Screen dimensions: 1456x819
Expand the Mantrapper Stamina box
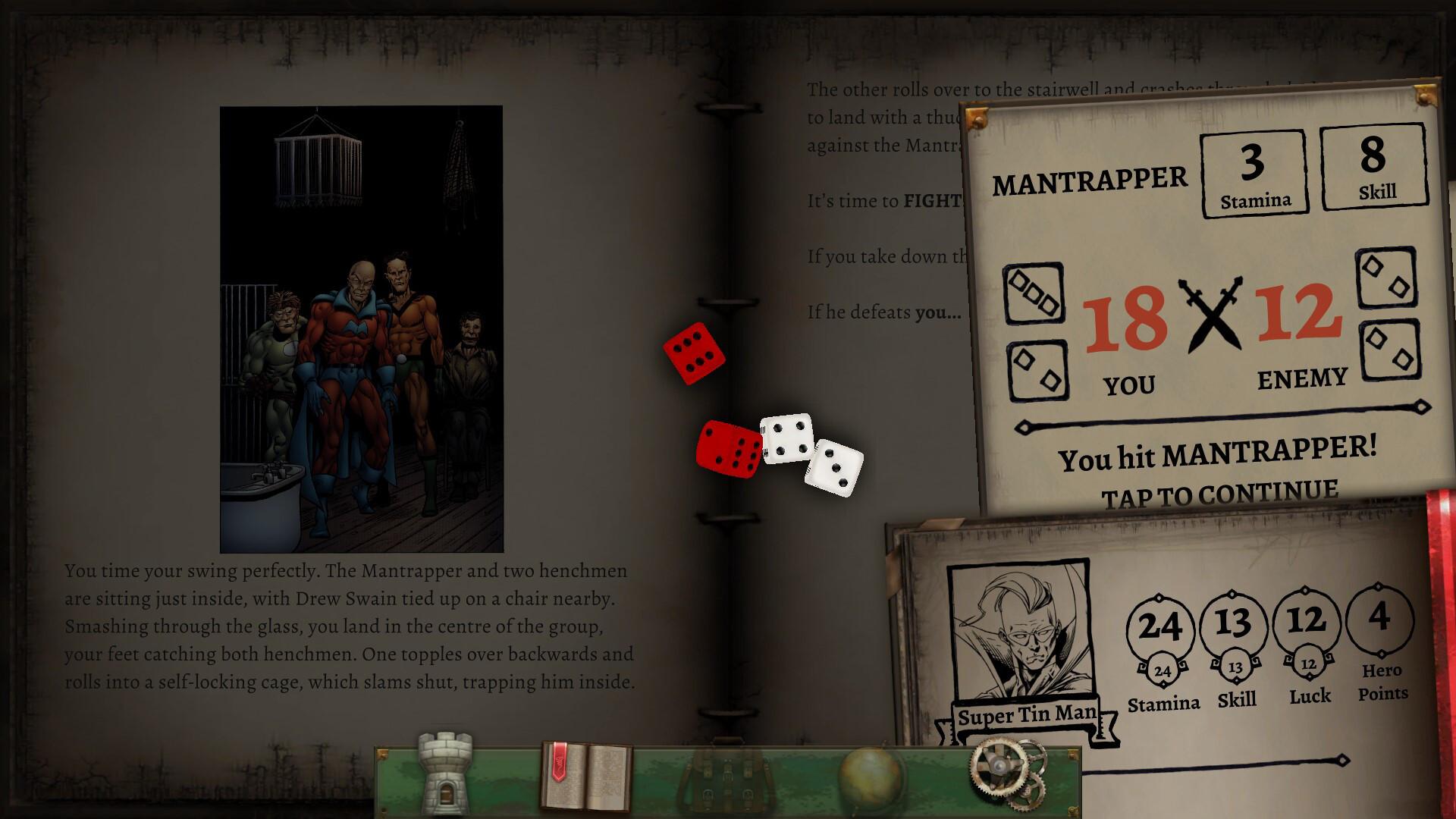[1254, 173]
